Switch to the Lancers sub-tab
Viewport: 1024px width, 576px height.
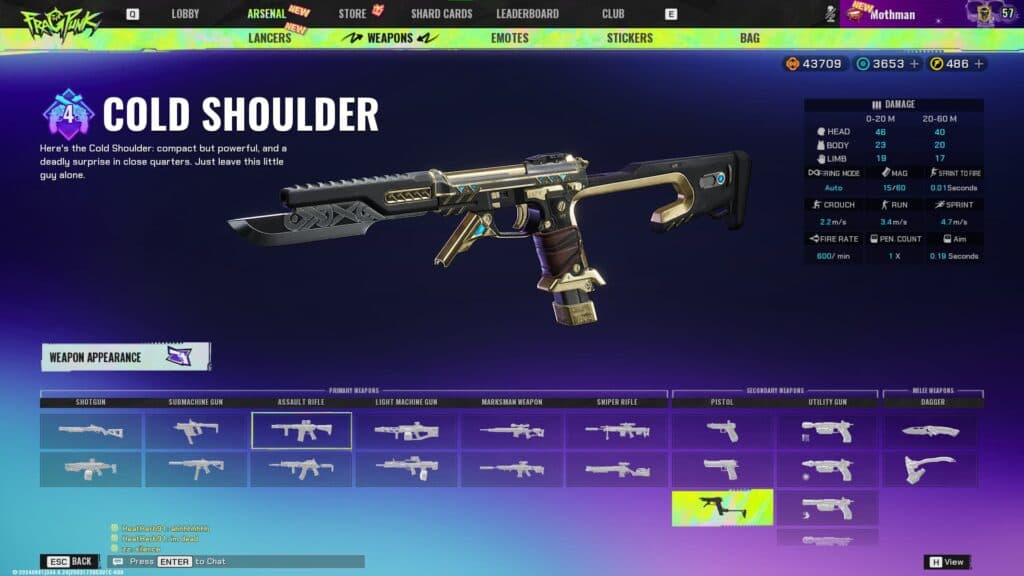click(270, 38)
